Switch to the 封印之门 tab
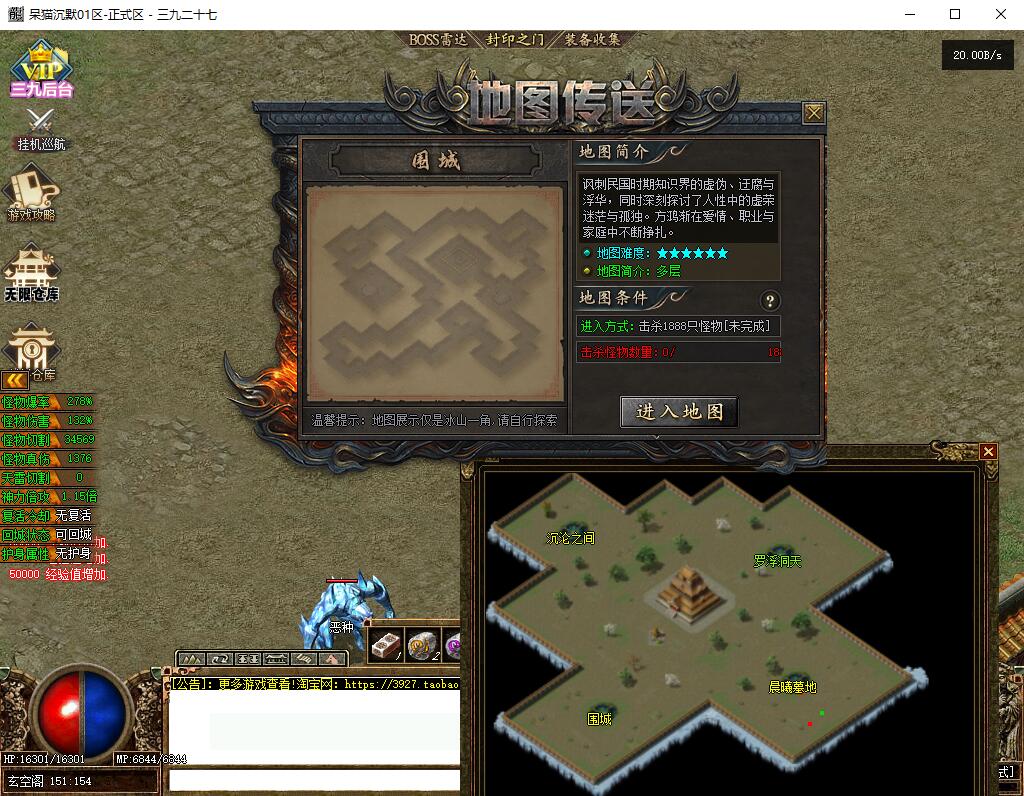This screenshot has width=1024, height=796. [515, 40]
